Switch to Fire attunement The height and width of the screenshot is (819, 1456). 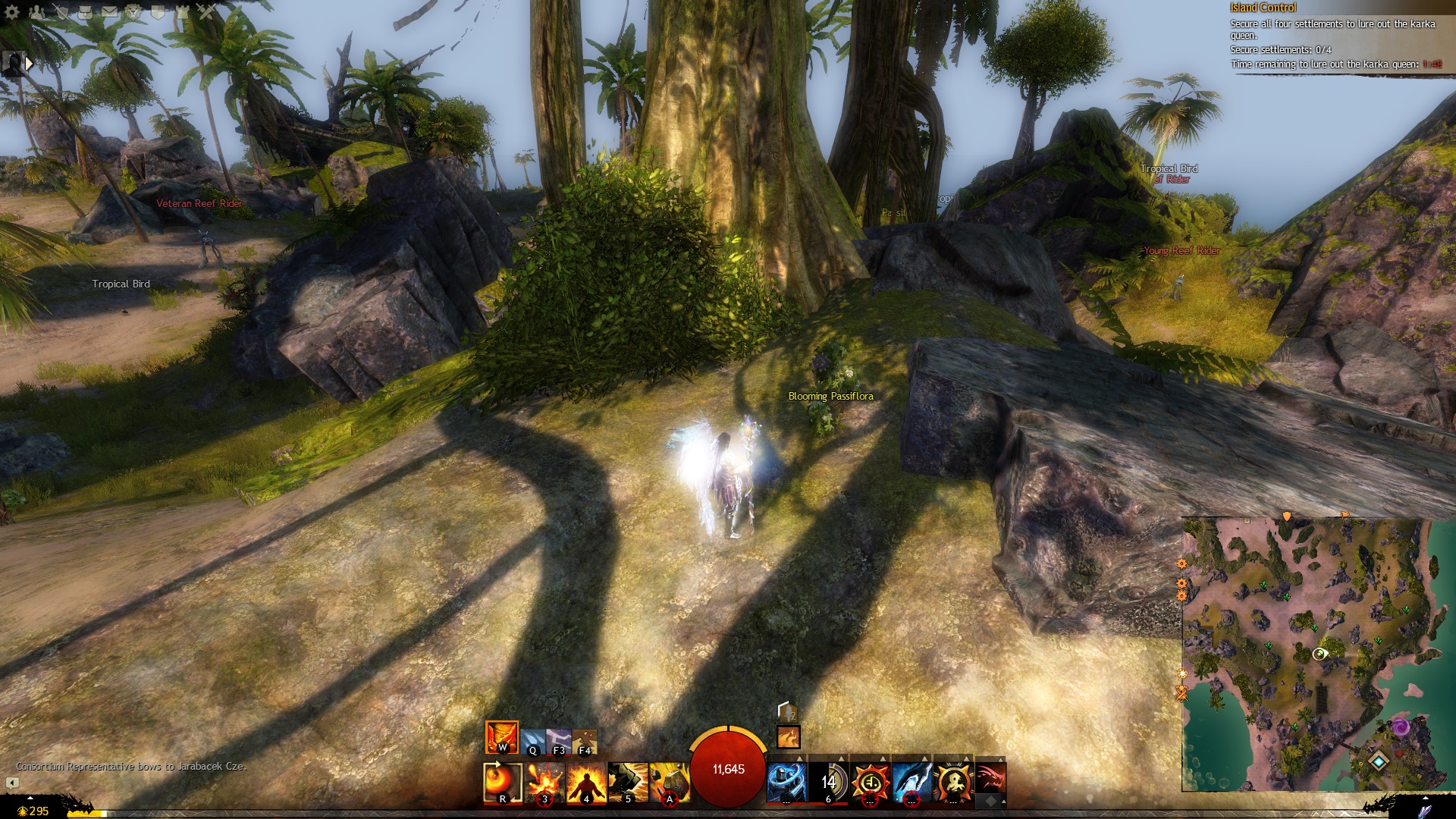pos(501,737)
